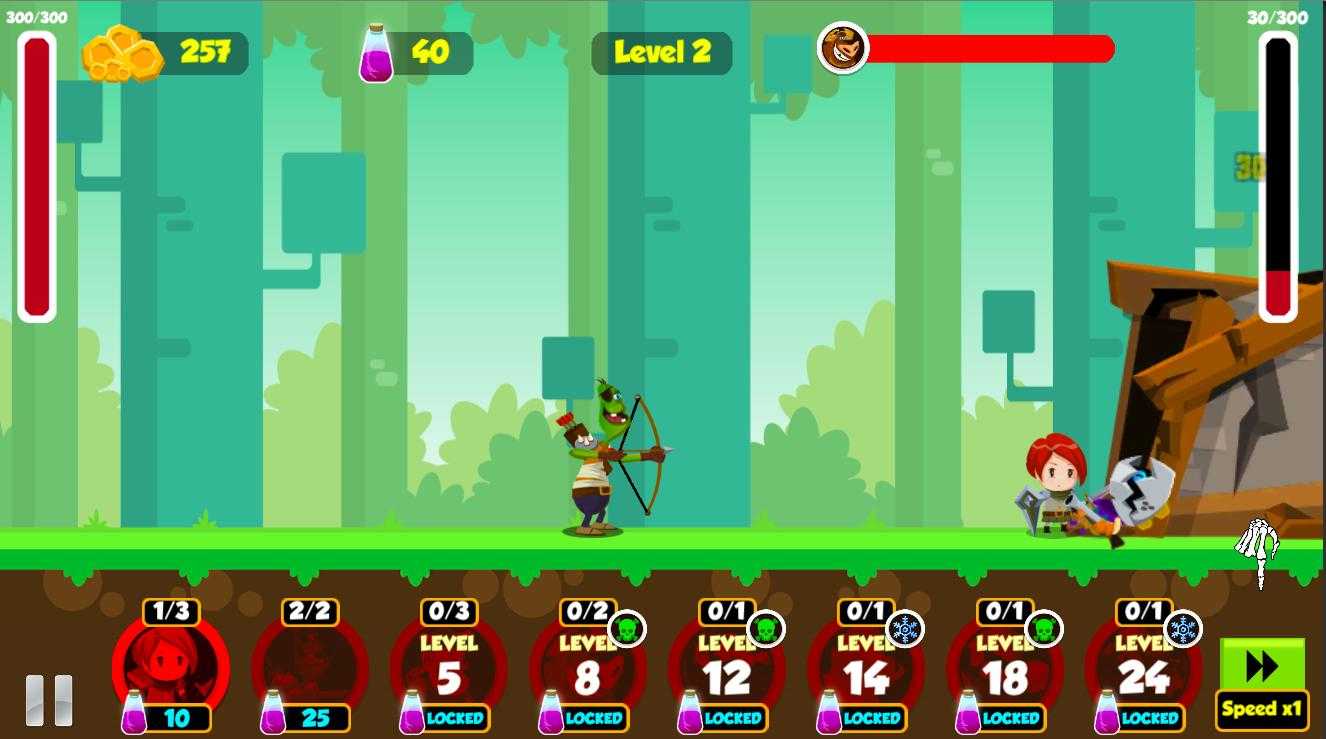Select the unit slot costing 25 potion

pos(310,667)
